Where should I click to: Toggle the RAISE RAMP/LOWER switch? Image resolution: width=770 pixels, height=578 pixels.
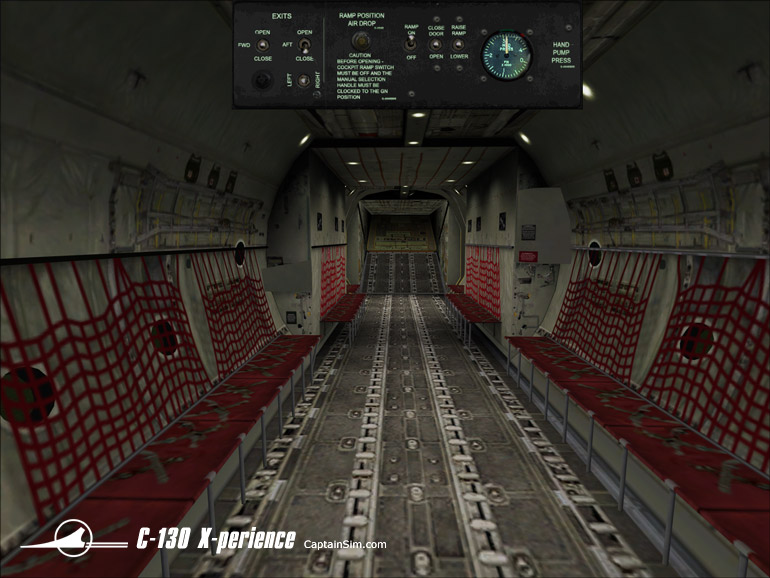(x=459, y=45)
